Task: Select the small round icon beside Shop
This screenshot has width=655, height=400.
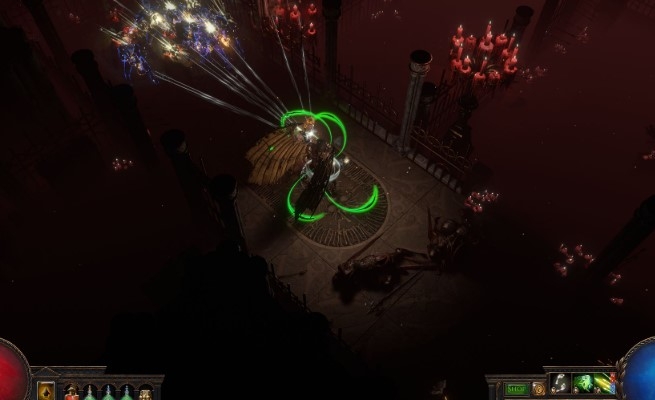Action: (x=538, y=388)
